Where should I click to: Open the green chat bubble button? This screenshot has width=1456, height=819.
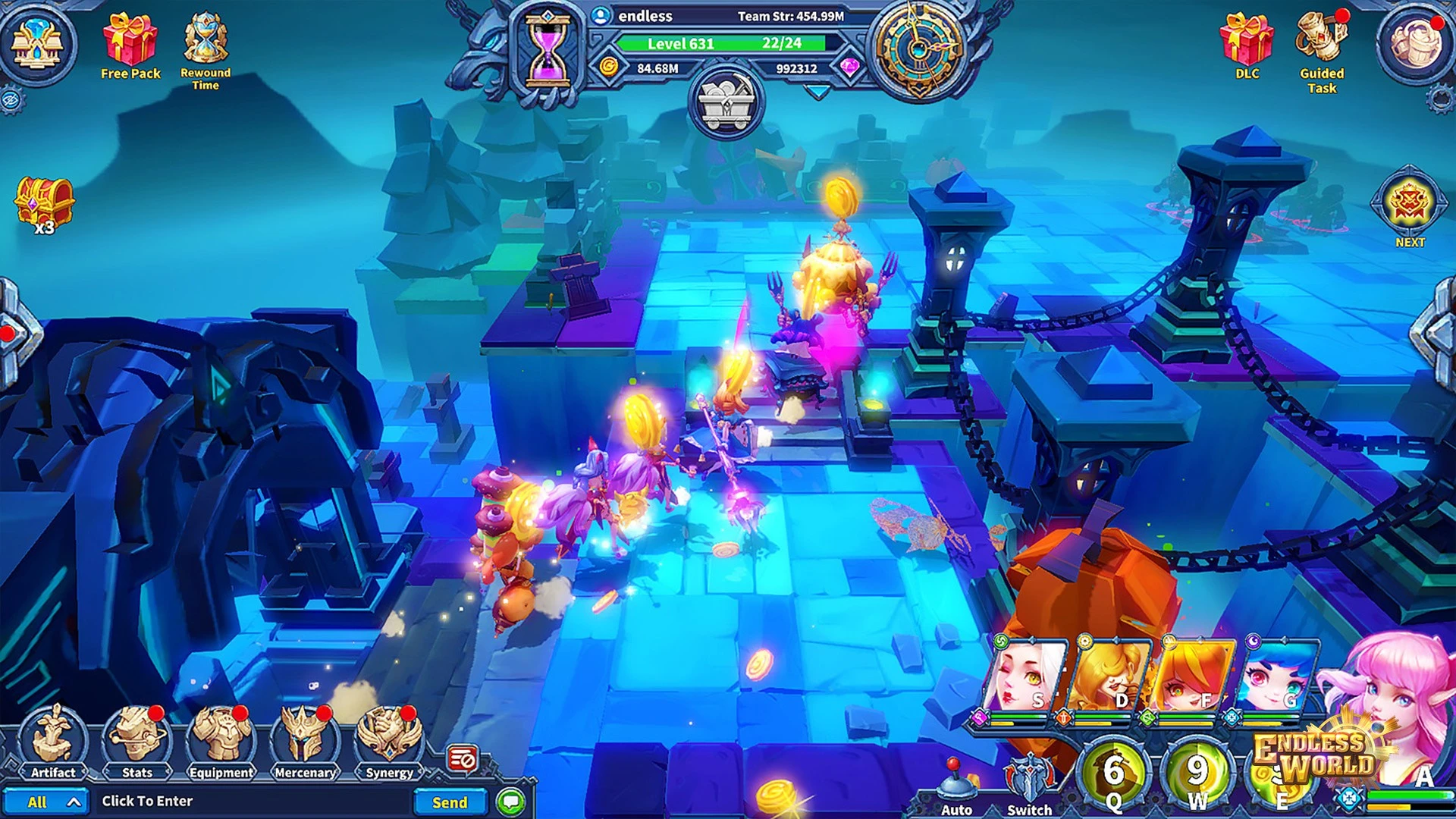(511, 802)
